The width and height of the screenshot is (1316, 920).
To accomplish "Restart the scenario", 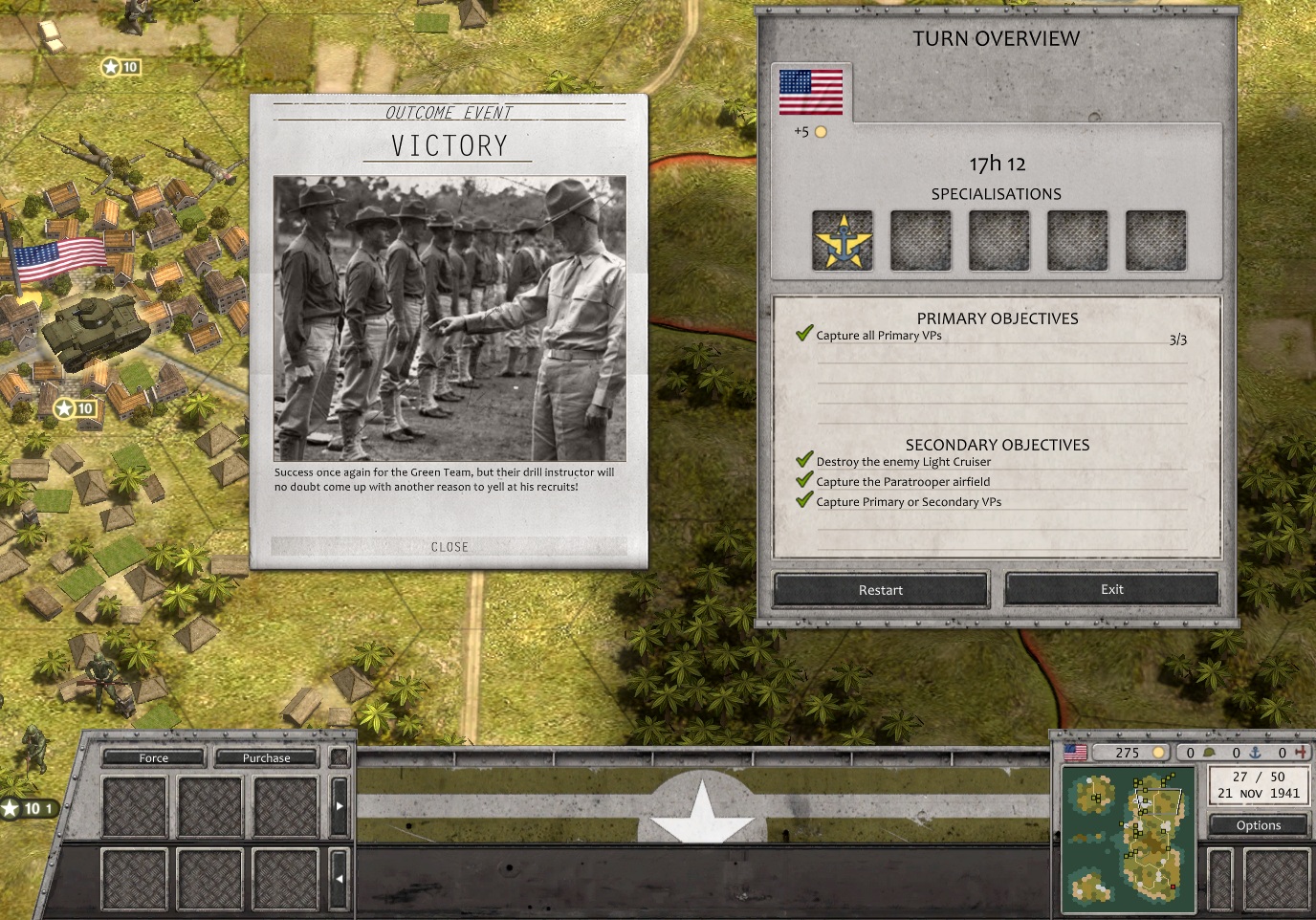I will [x=880, y=590].
